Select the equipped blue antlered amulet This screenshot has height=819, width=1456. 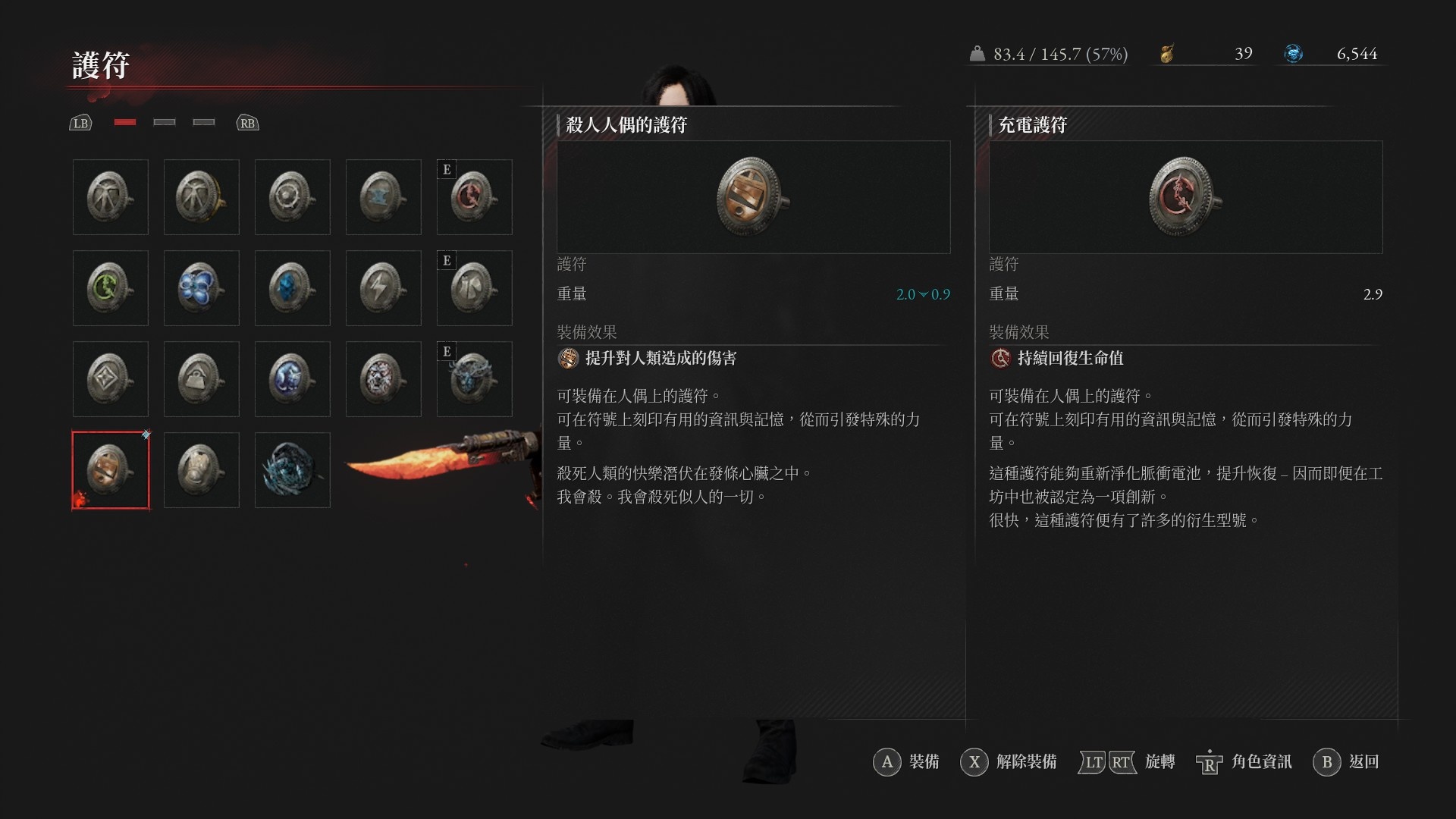pos(474,379)
